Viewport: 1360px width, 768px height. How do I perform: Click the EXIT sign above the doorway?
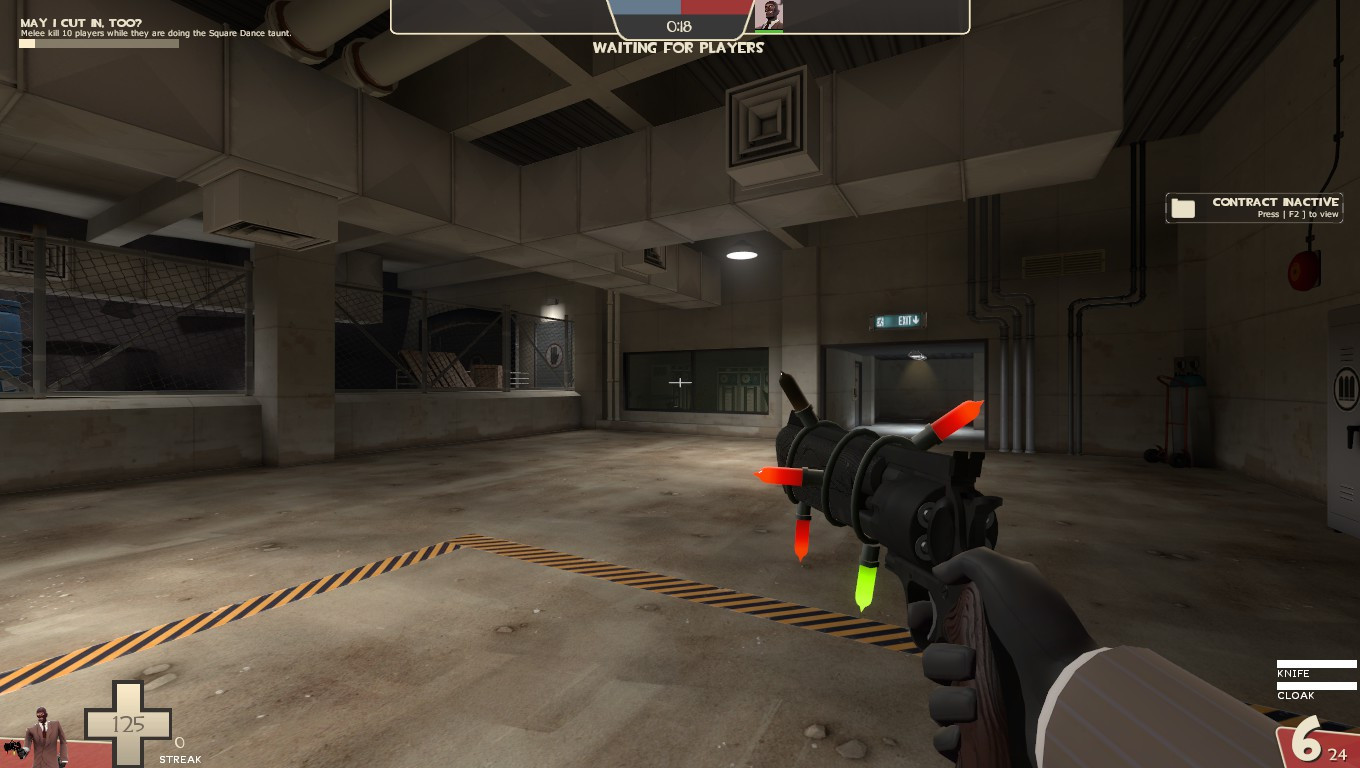click(895, 320)
